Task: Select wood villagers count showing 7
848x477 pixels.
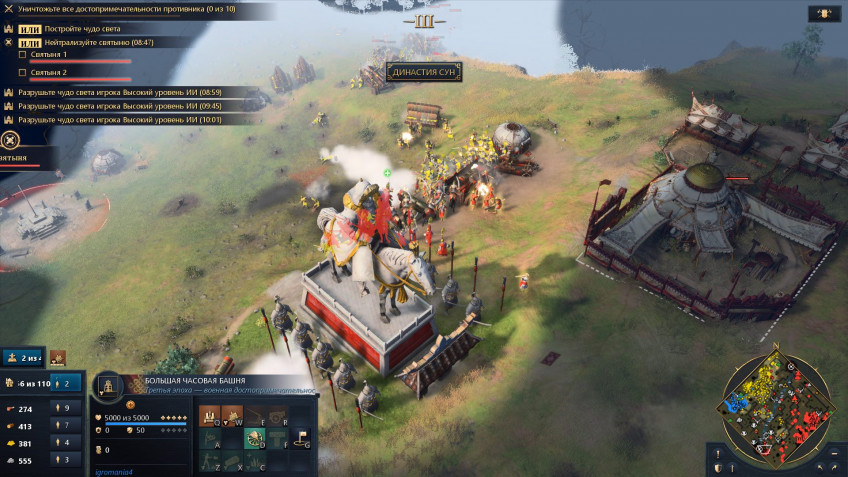Action: point(67,426)
